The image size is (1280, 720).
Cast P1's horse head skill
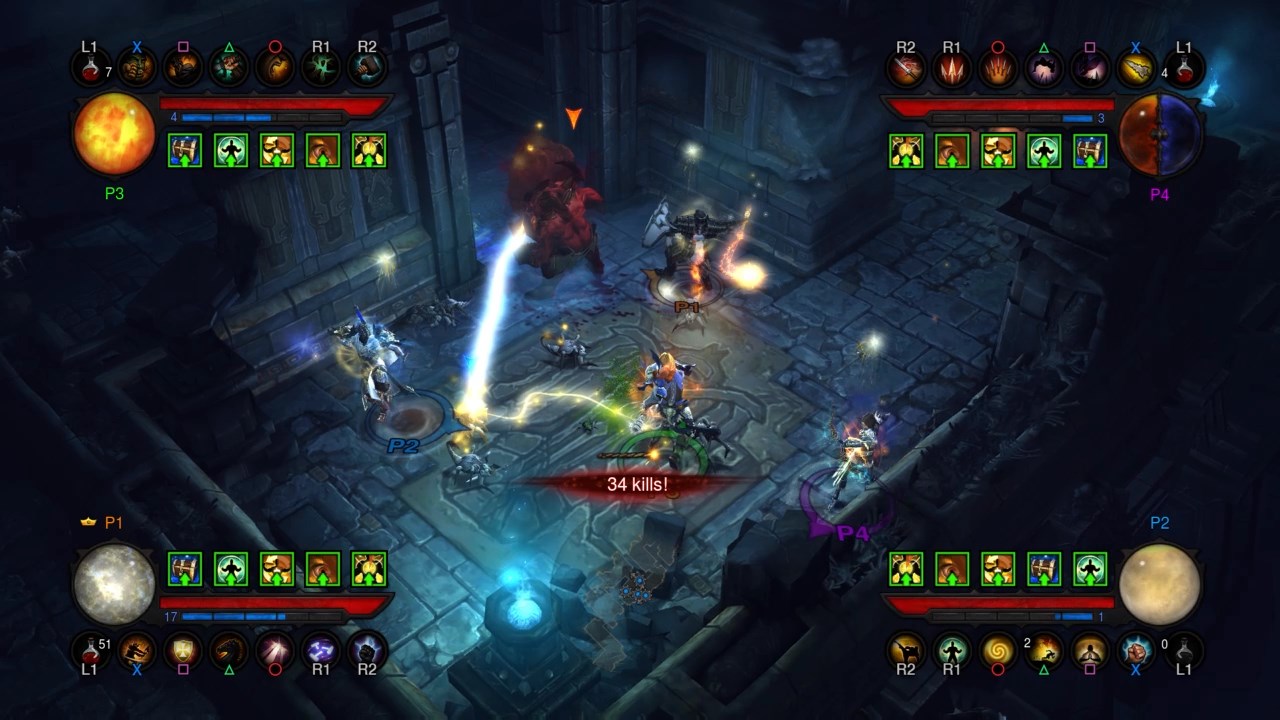[x=229, y=650]
